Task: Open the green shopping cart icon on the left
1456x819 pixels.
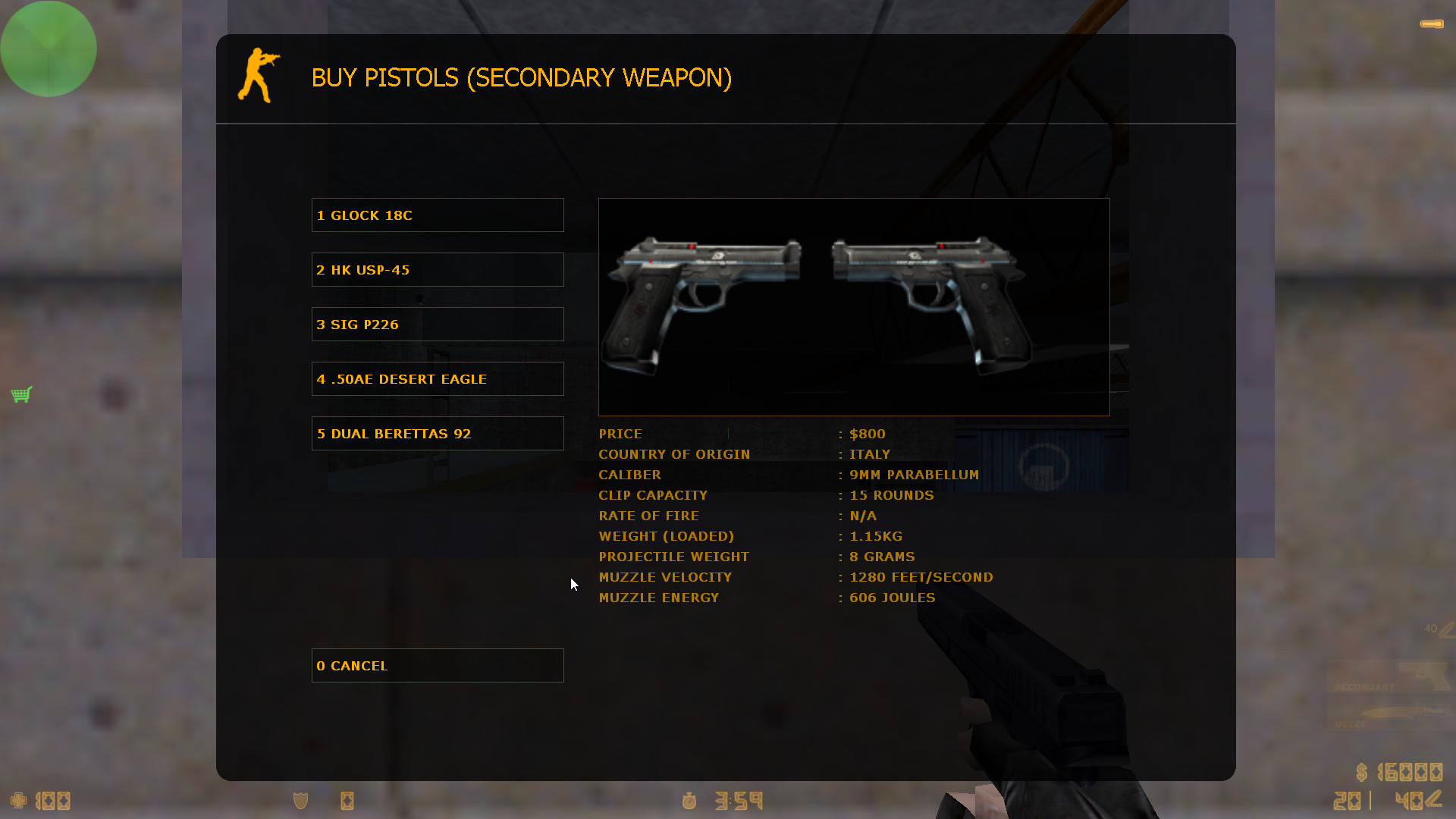Action: (x=22, y=394)
